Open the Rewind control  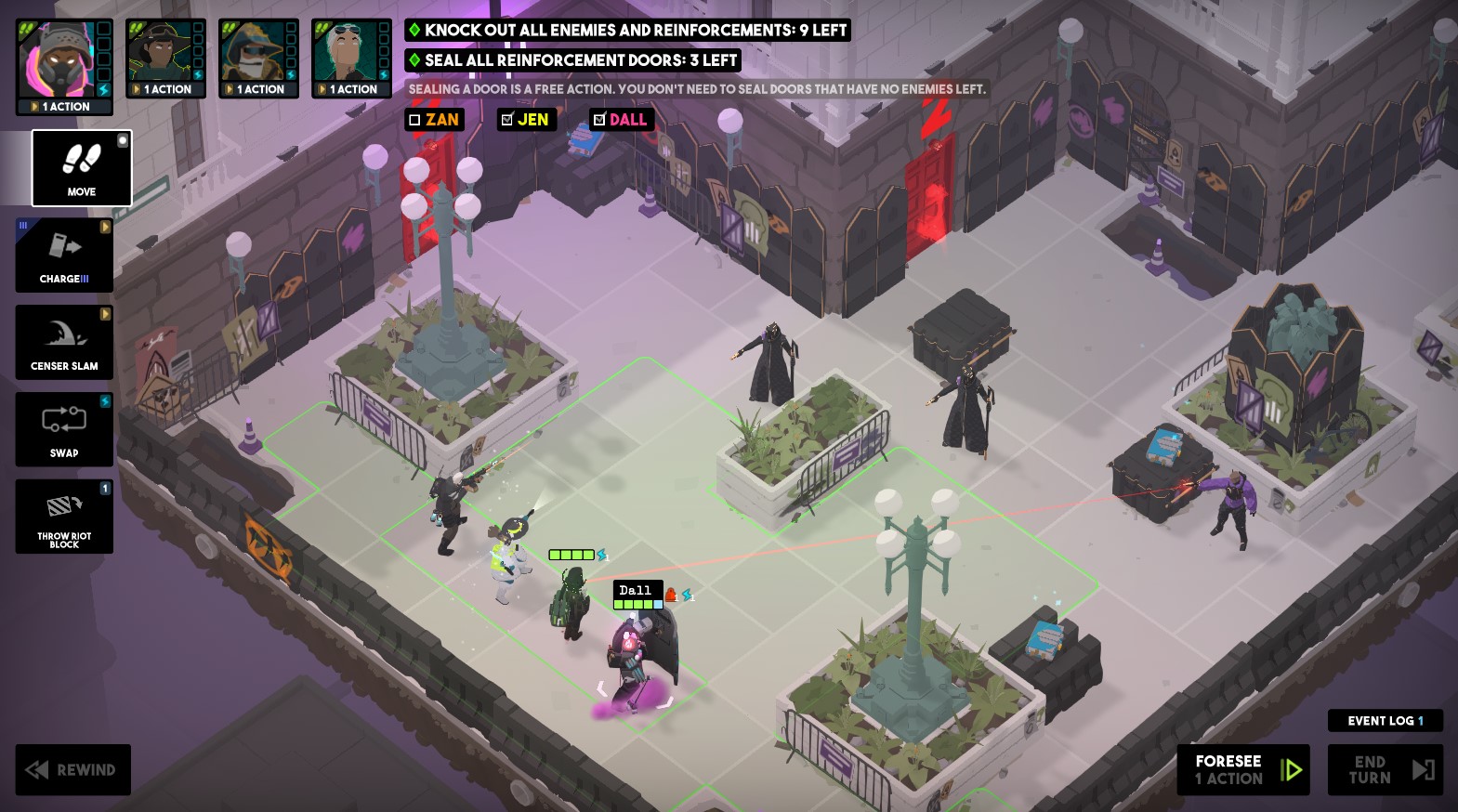tap(72, 769)
